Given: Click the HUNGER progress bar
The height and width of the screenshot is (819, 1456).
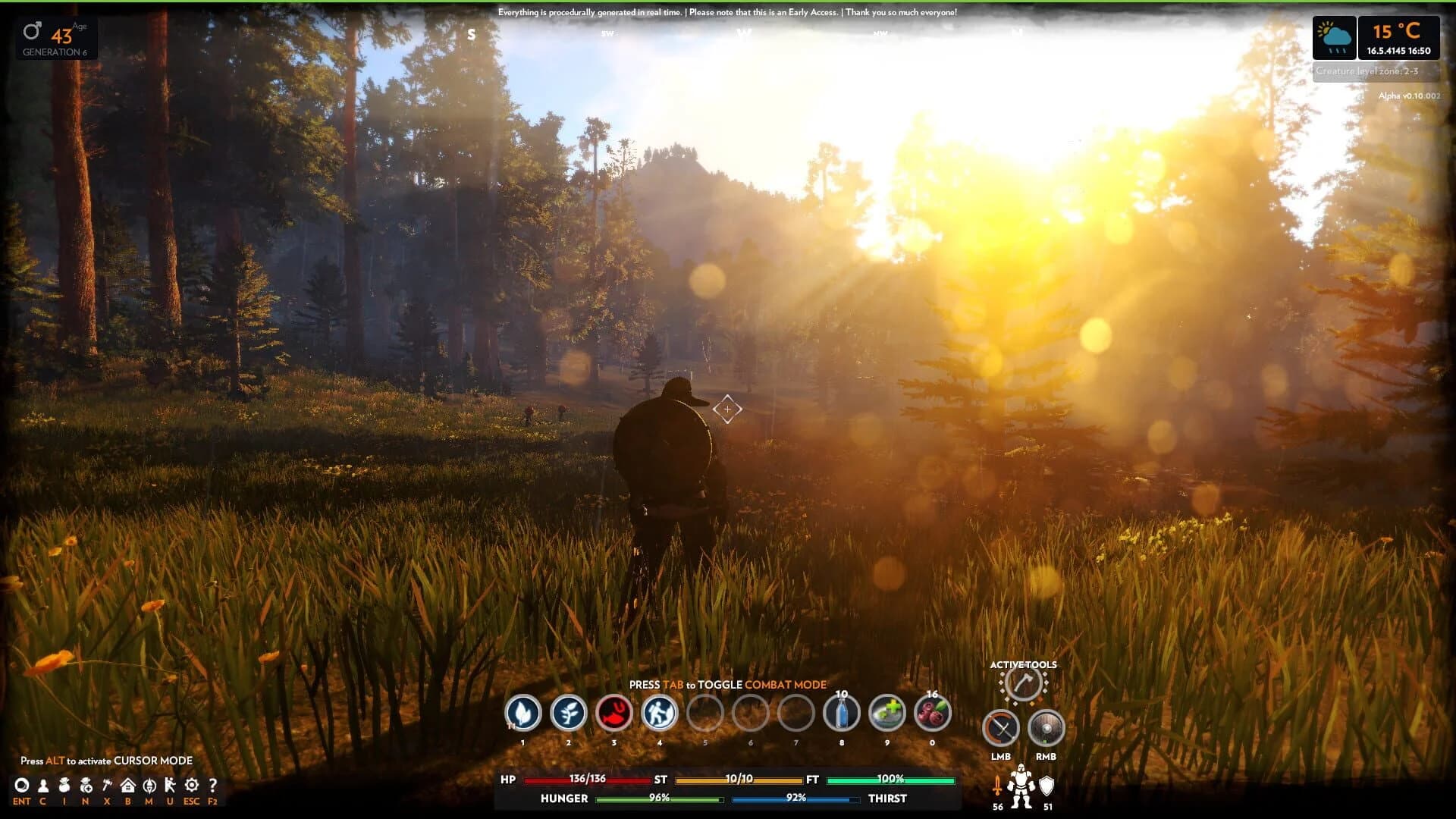Looking at the screenshot, I should tap(658, 798).
